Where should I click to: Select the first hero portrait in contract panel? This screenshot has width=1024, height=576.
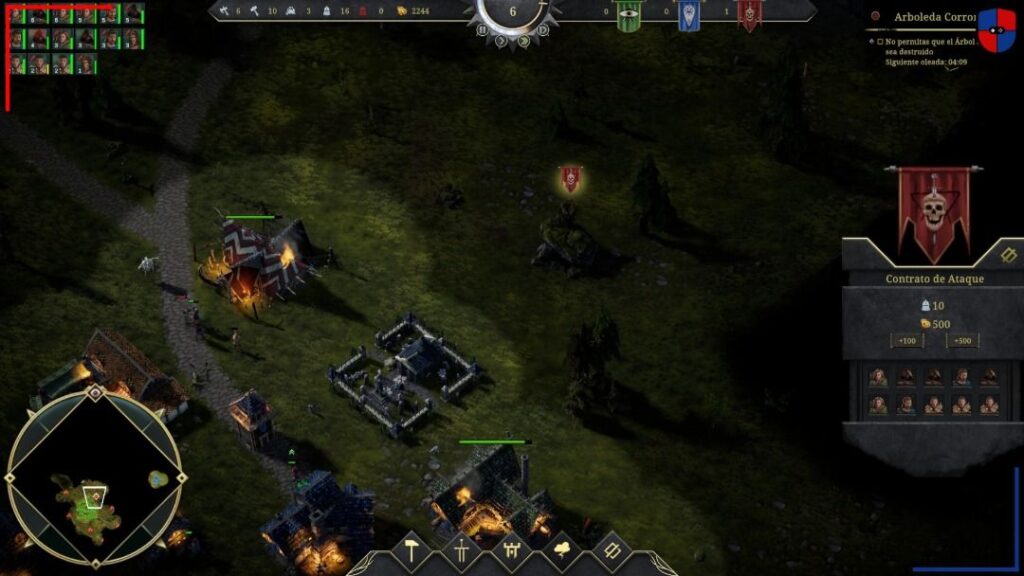click(x=878, y=377)
